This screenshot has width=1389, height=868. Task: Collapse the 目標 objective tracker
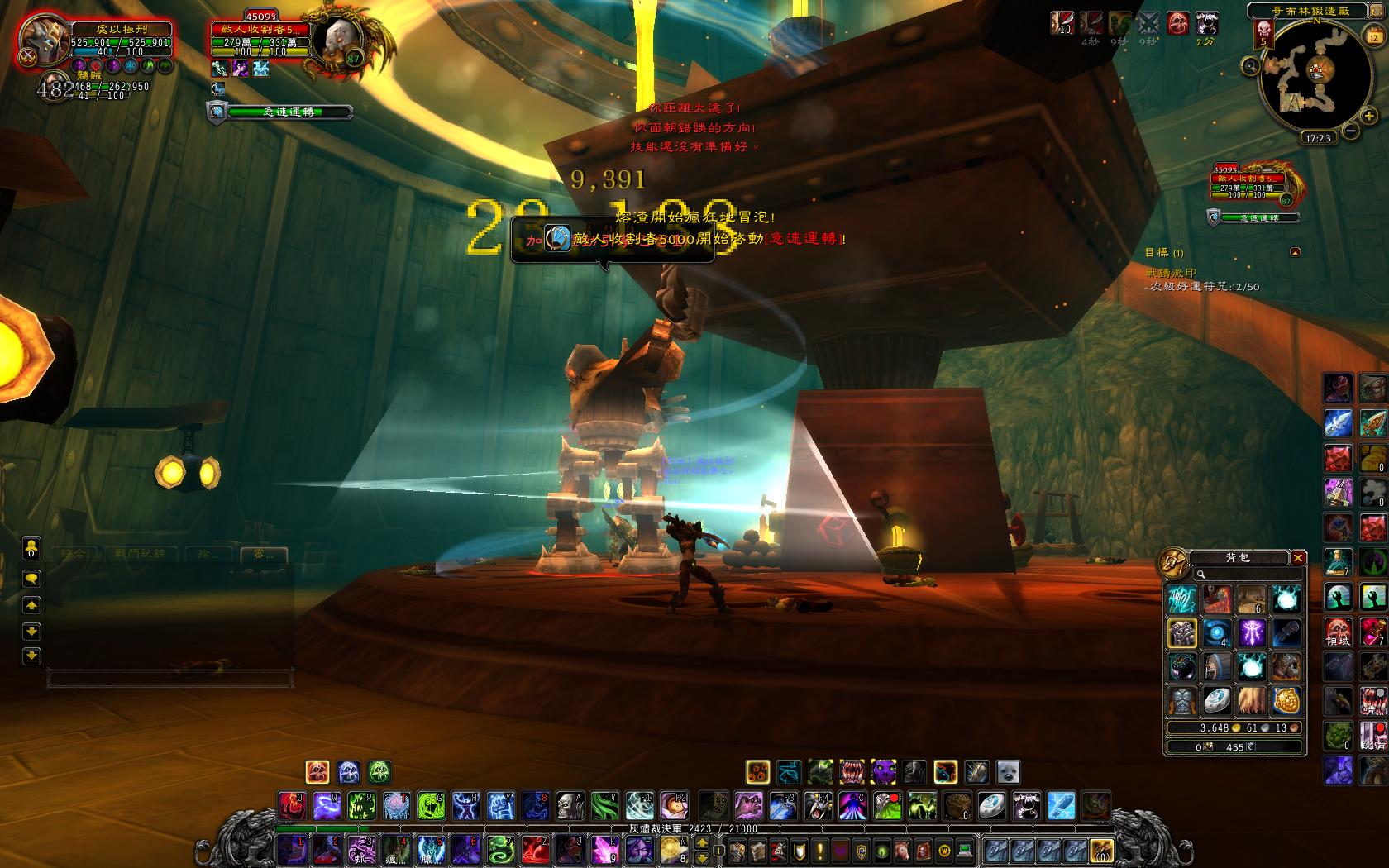[1295, 252]
